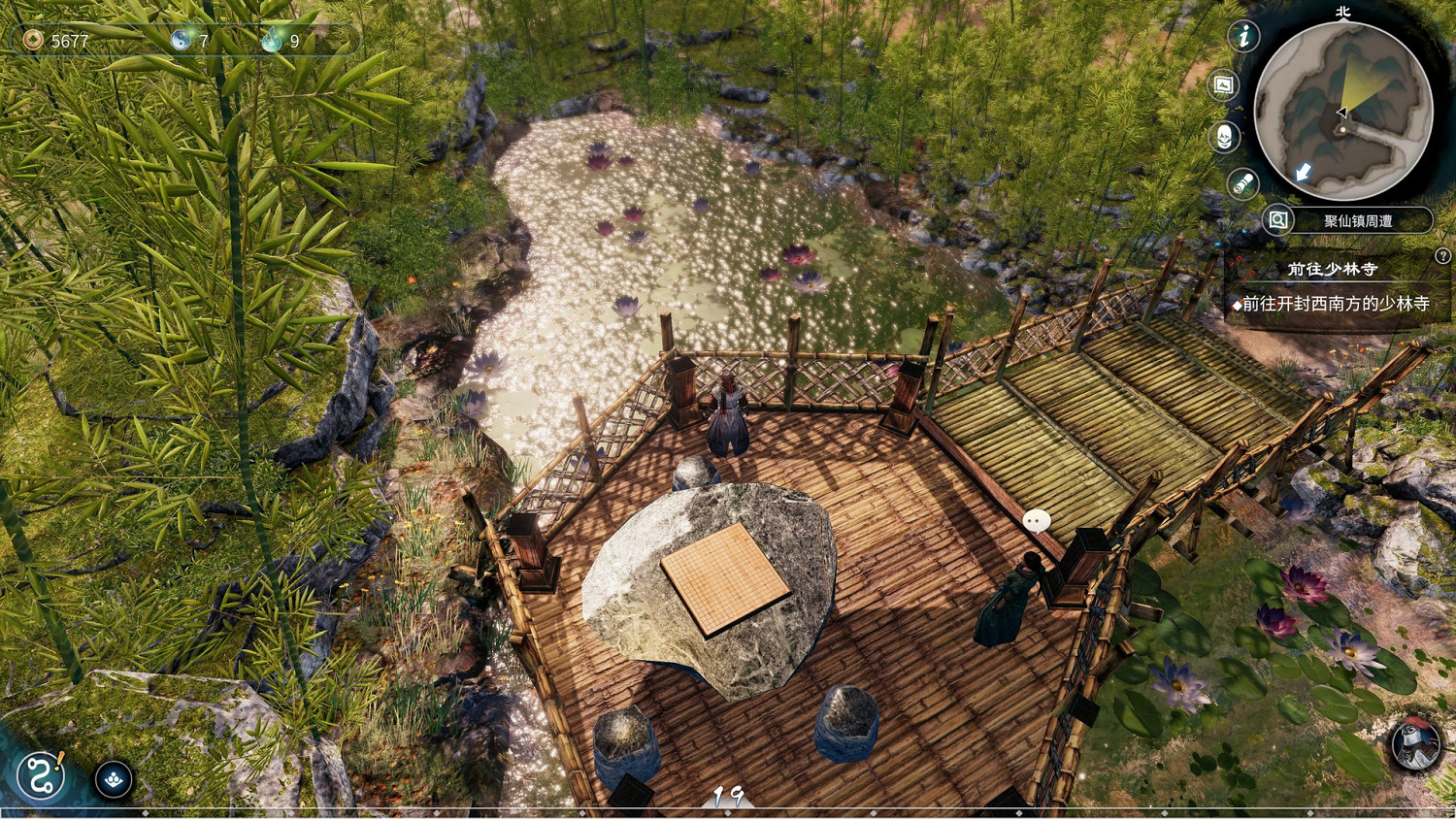Click the 聚仙镇周遭 location button
The width and height of the screenshot is (1456, 819).
[1357, 219]
